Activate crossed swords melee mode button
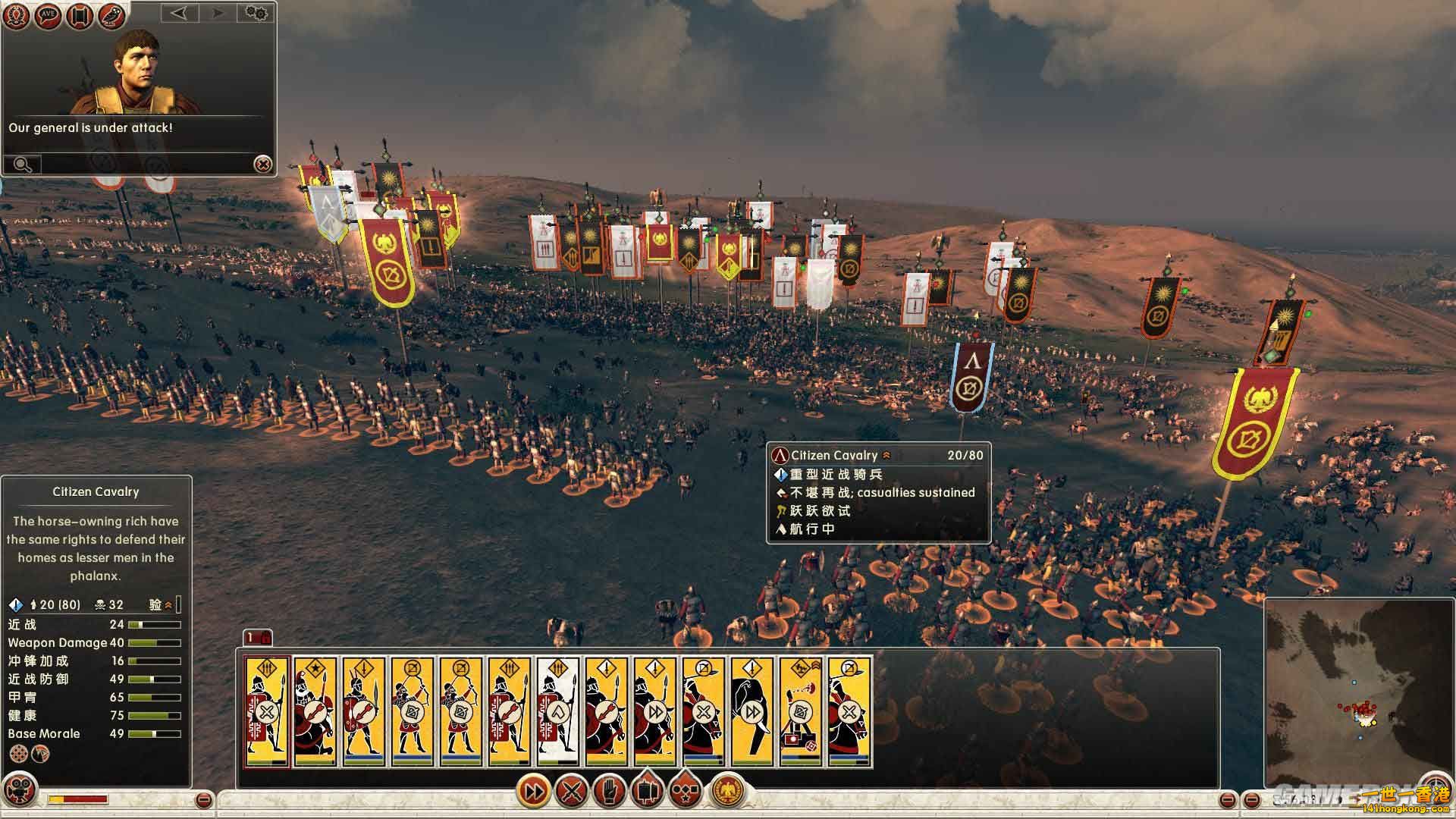This screenshot has width=1456, height=819. [572, 792]
